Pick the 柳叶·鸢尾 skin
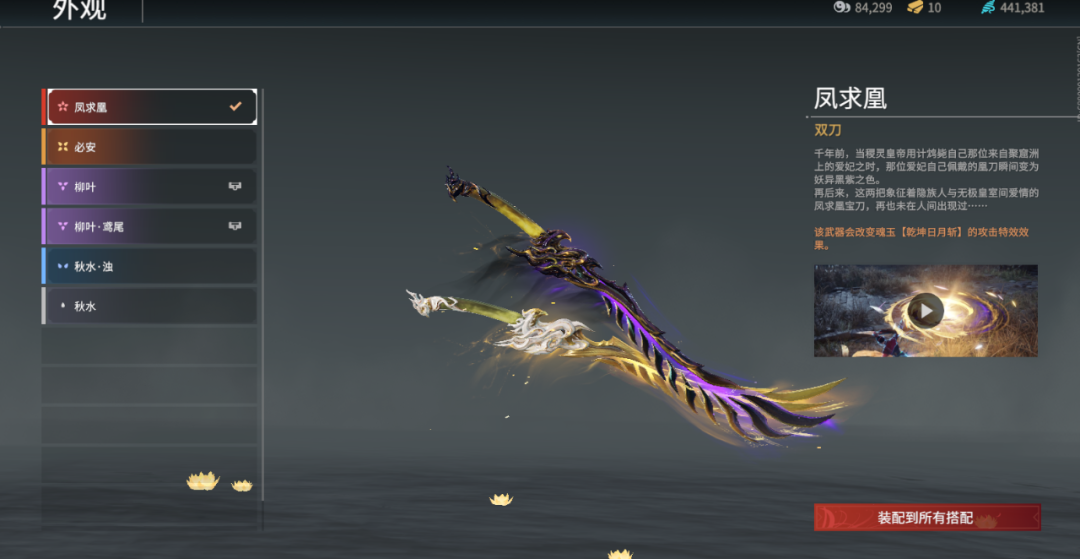This screenshot has height=559, width=1080. [150, 227]
